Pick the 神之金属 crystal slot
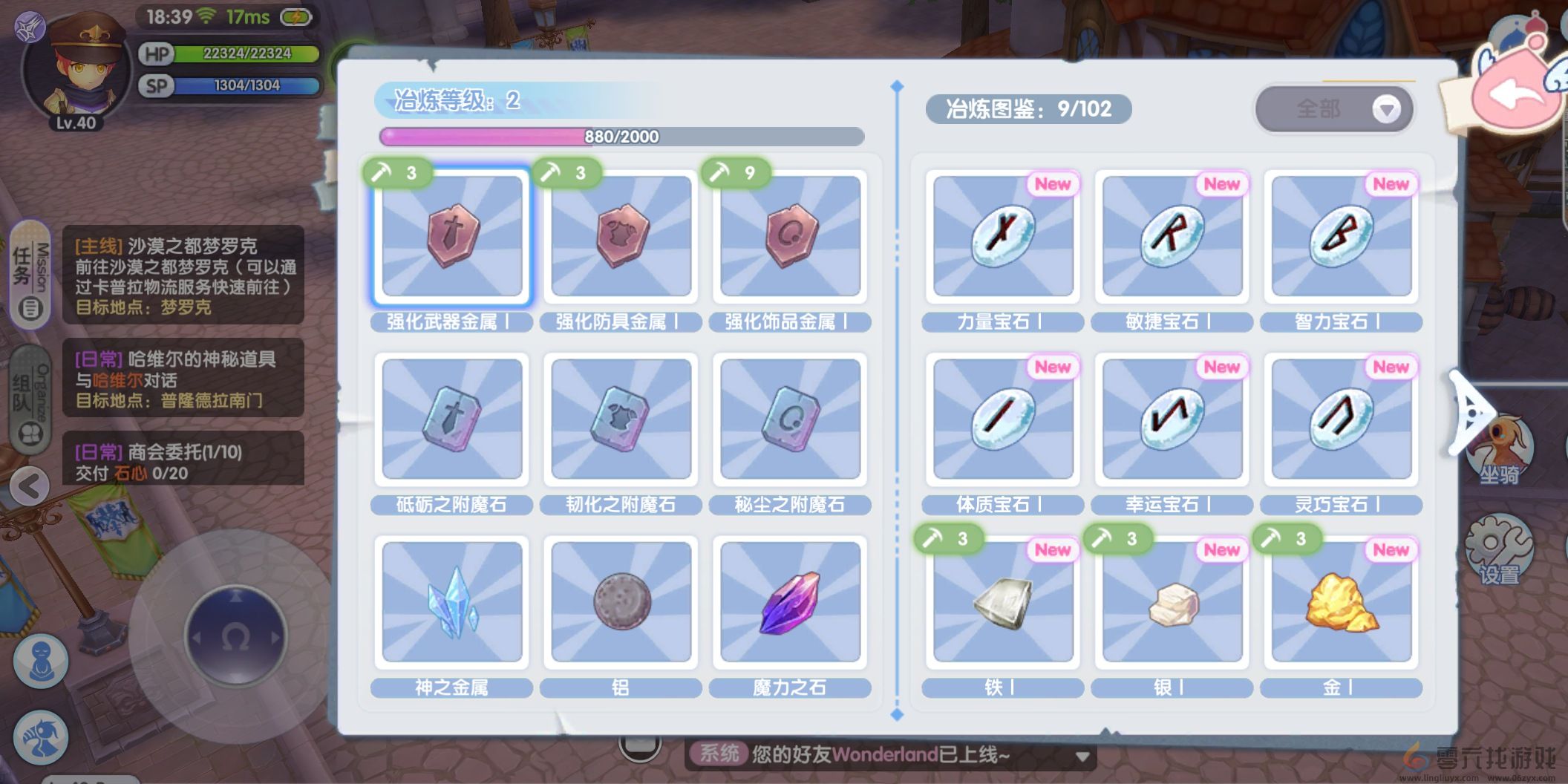This screenshot has width=1568, height=784. pos(451,602)
